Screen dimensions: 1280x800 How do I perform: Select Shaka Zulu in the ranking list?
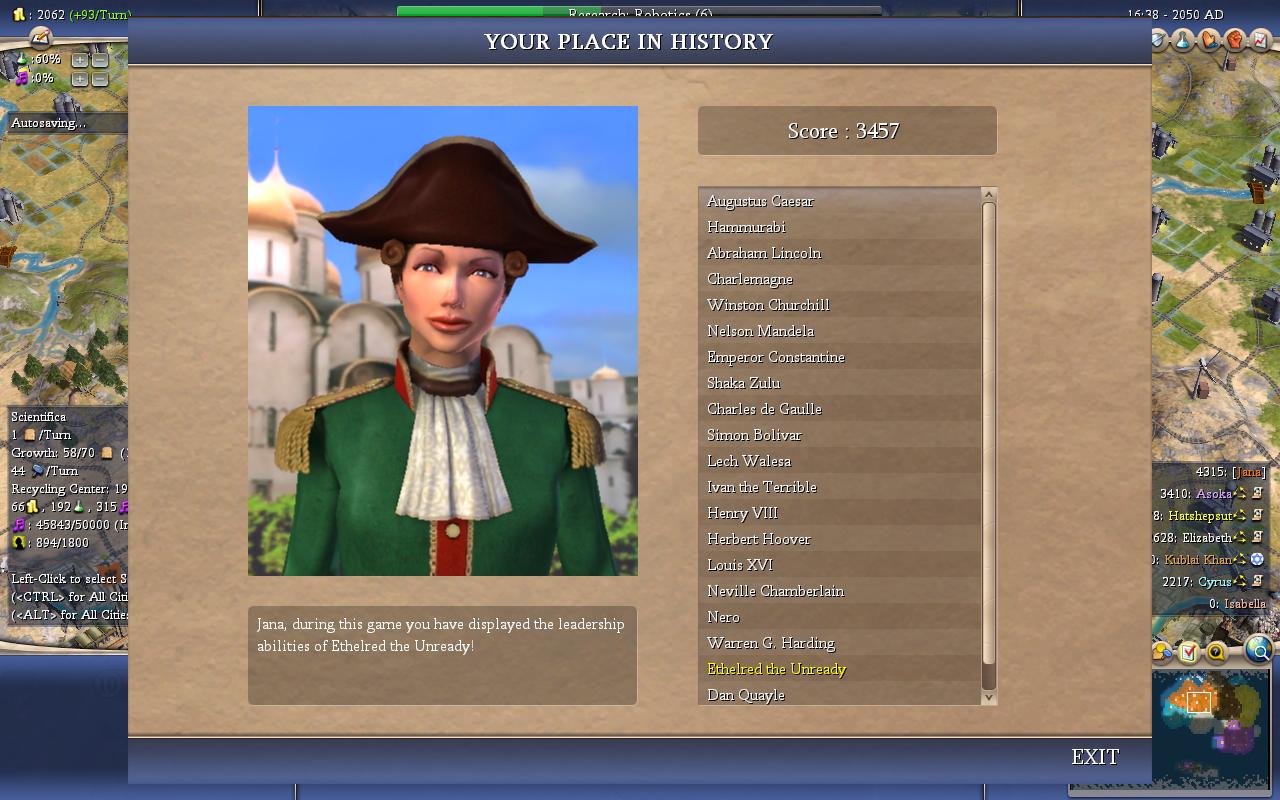click(744, 383)
